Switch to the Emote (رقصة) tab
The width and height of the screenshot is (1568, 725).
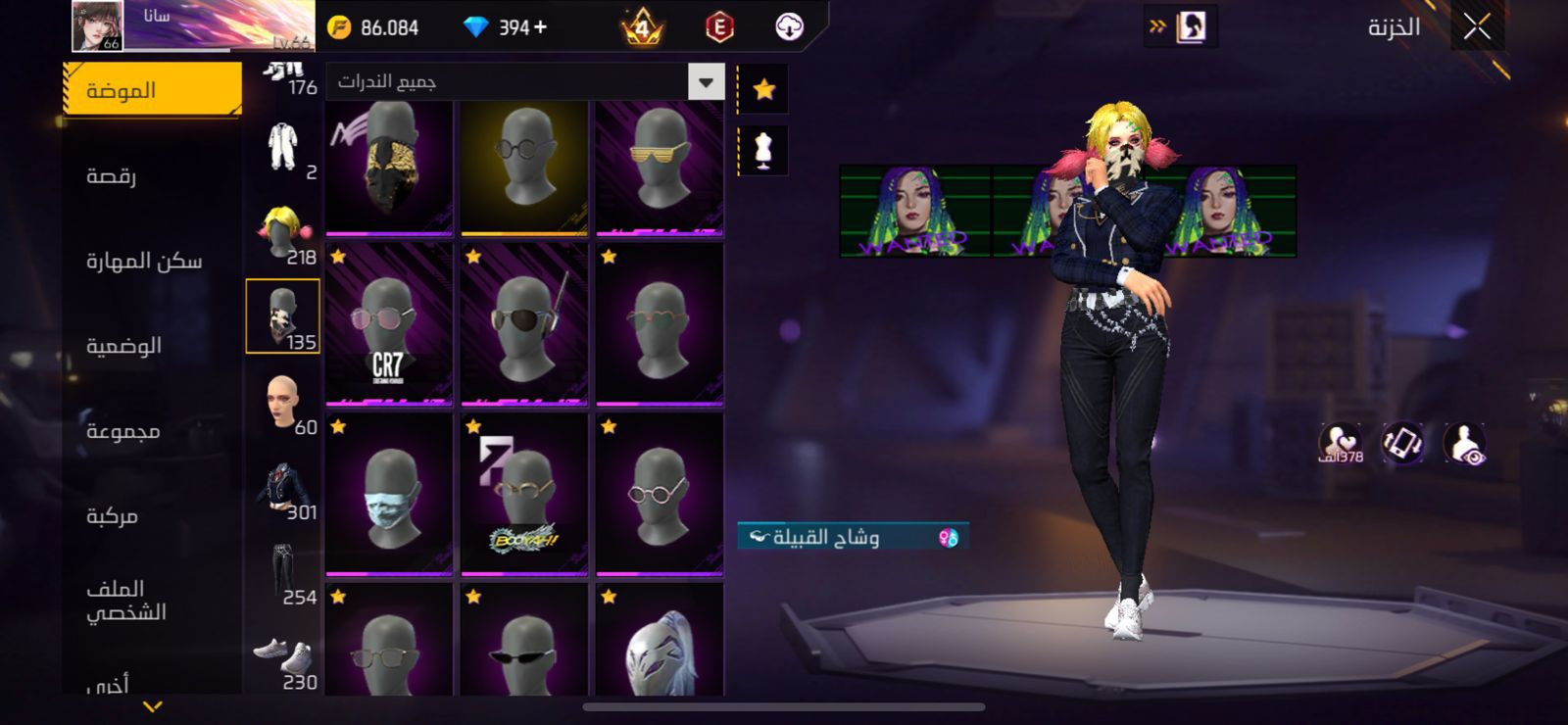[x=112, y=175]
